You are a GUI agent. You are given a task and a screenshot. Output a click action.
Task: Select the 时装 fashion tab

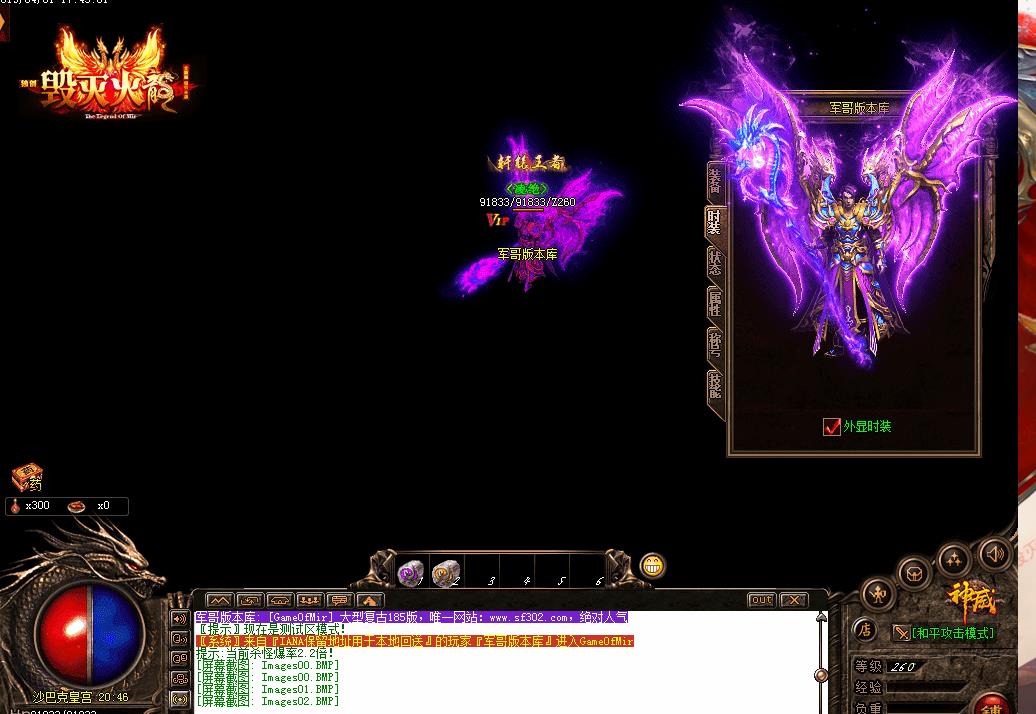tap(716, 222)
